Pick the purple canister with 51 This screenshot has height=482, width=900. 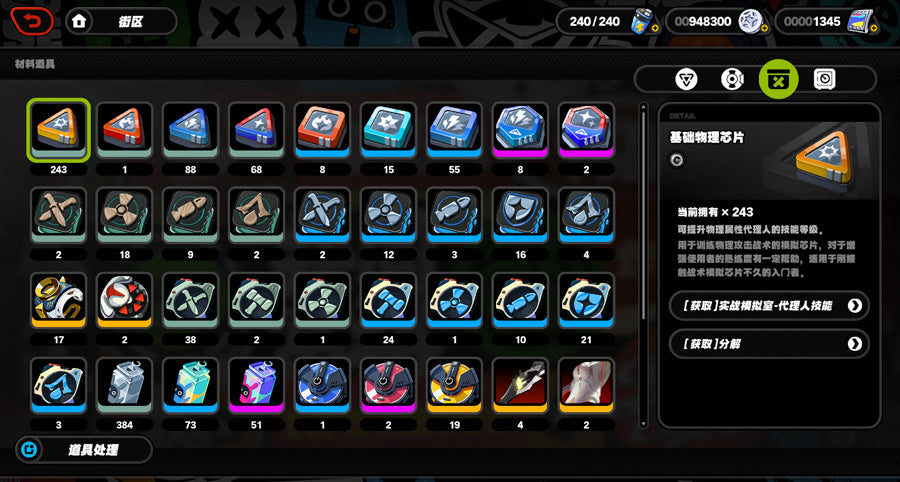tap(257, 385)
